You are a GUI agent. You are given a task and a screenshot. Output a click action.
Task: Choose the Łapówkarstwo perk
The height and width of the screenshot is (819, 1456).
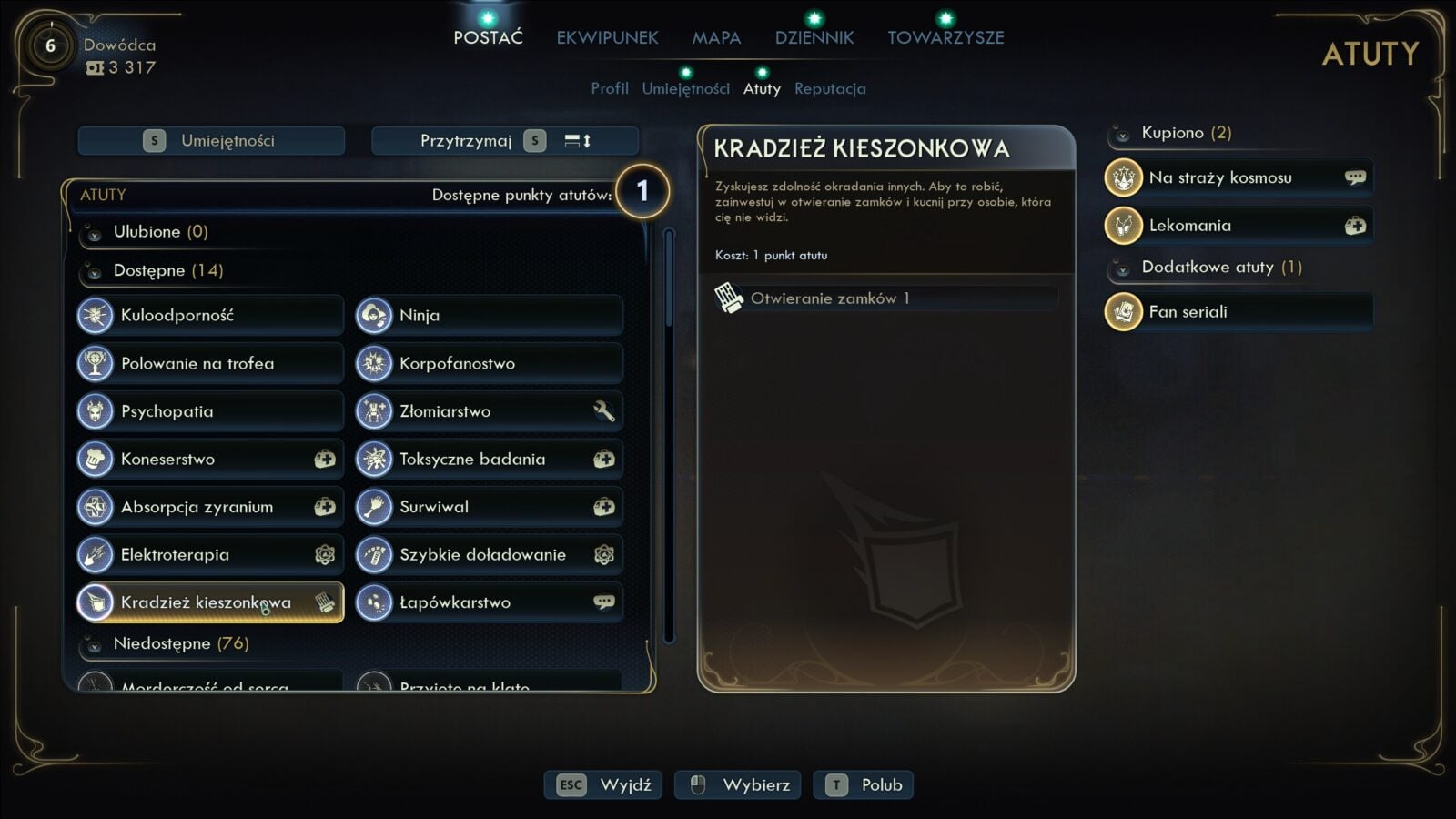489,602
